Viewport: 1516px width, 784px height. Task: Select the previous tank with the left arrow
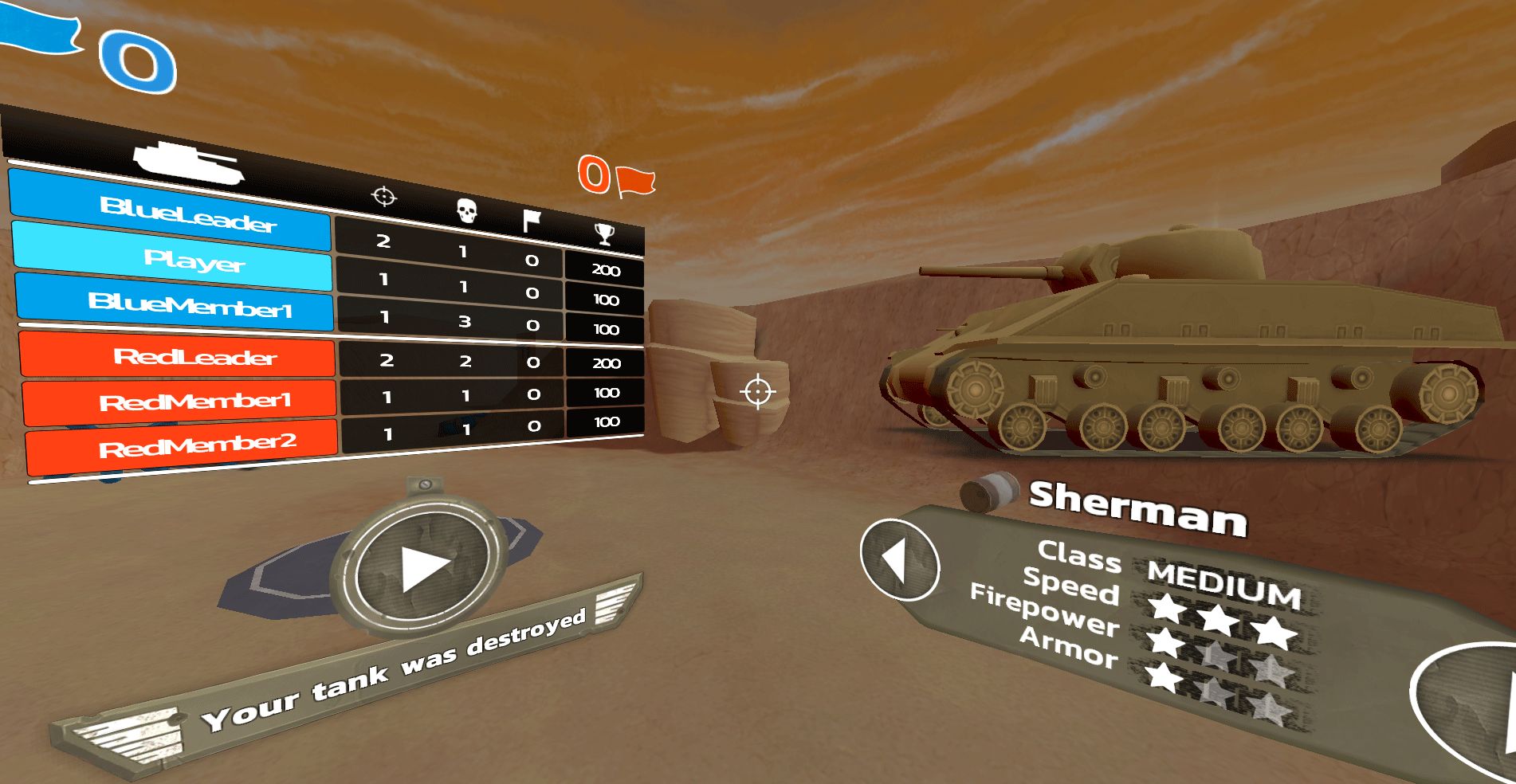tap(899, 559)
